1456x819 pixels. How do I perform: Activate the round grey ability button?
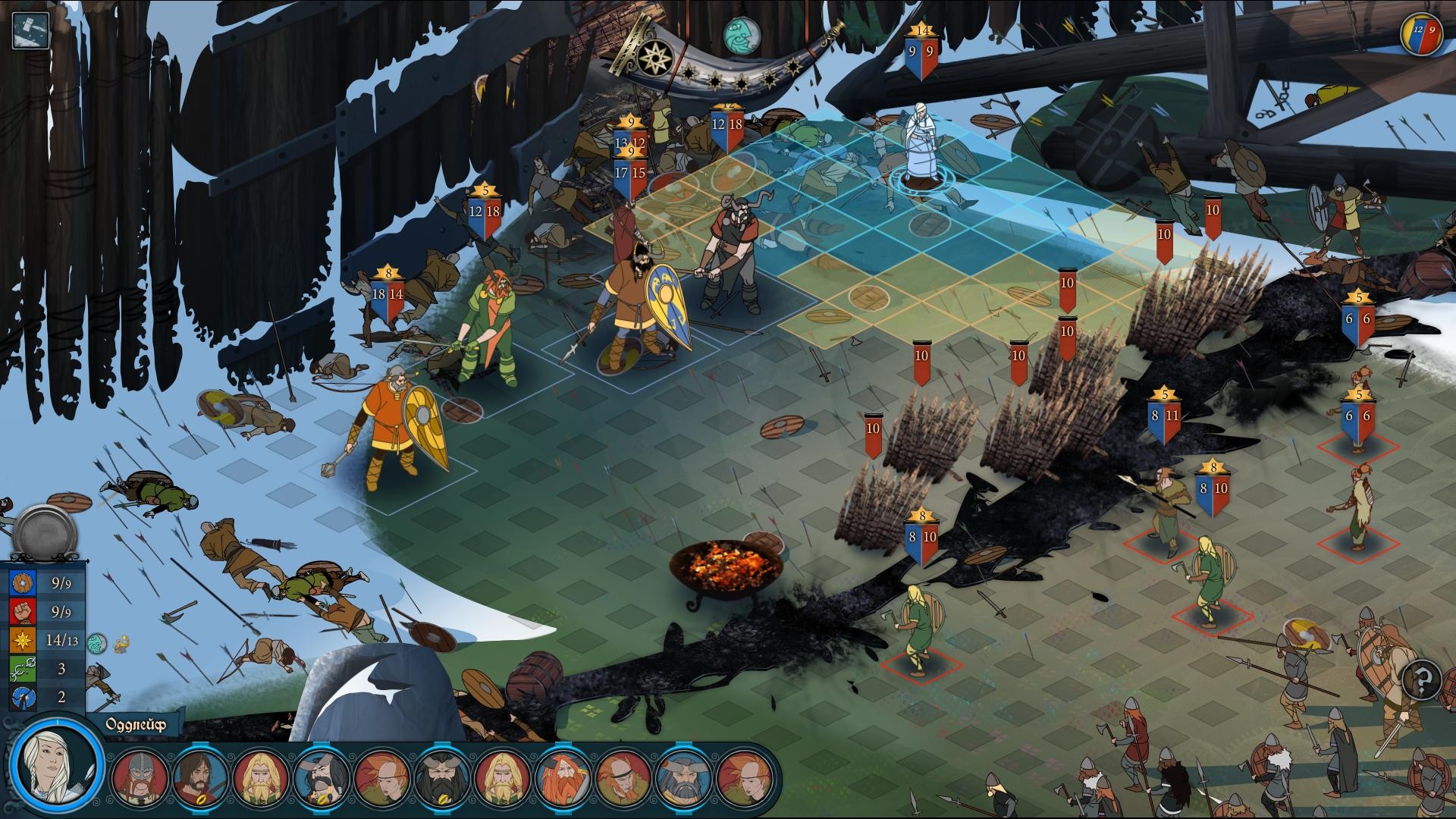(45, 530)
